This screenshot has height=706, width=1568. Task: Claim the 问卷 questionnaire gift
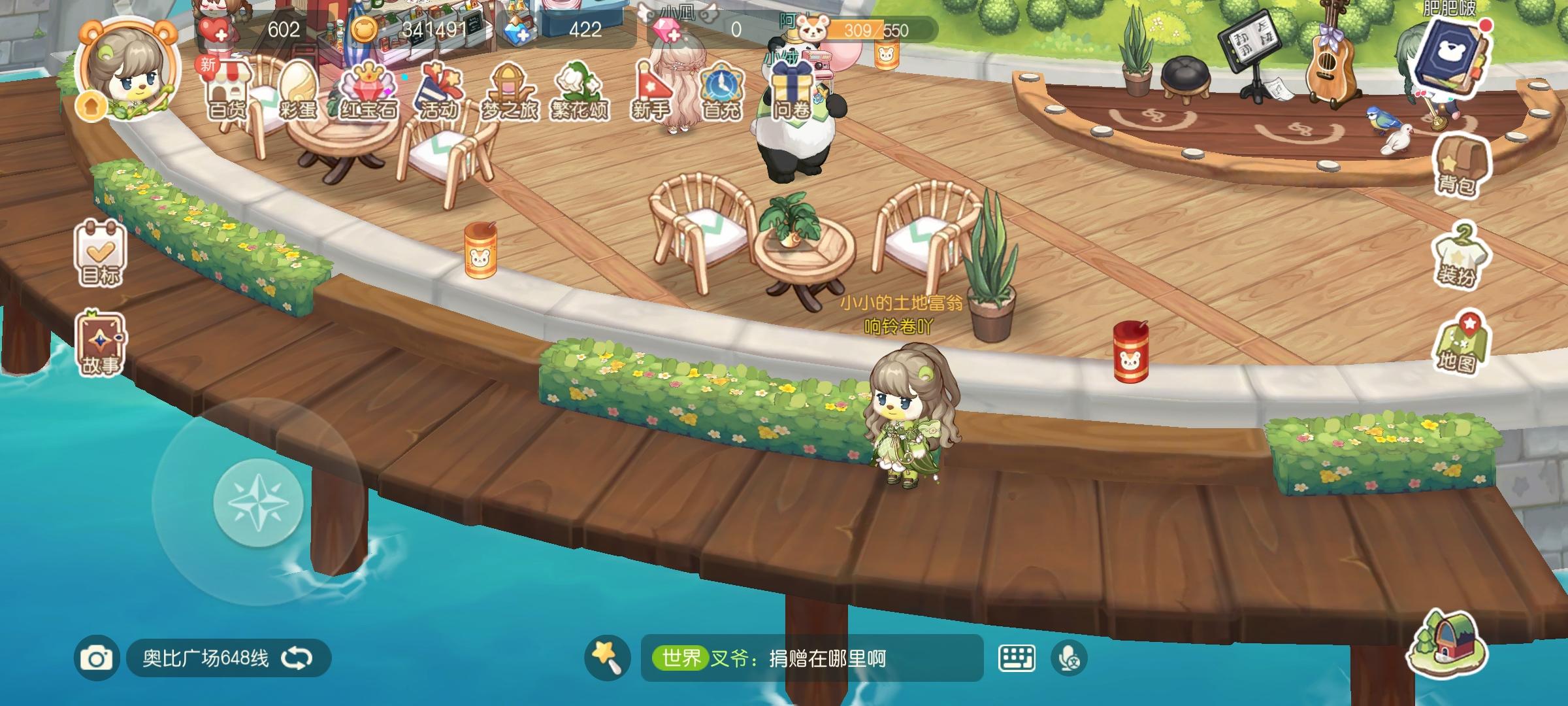coord(792,88)
